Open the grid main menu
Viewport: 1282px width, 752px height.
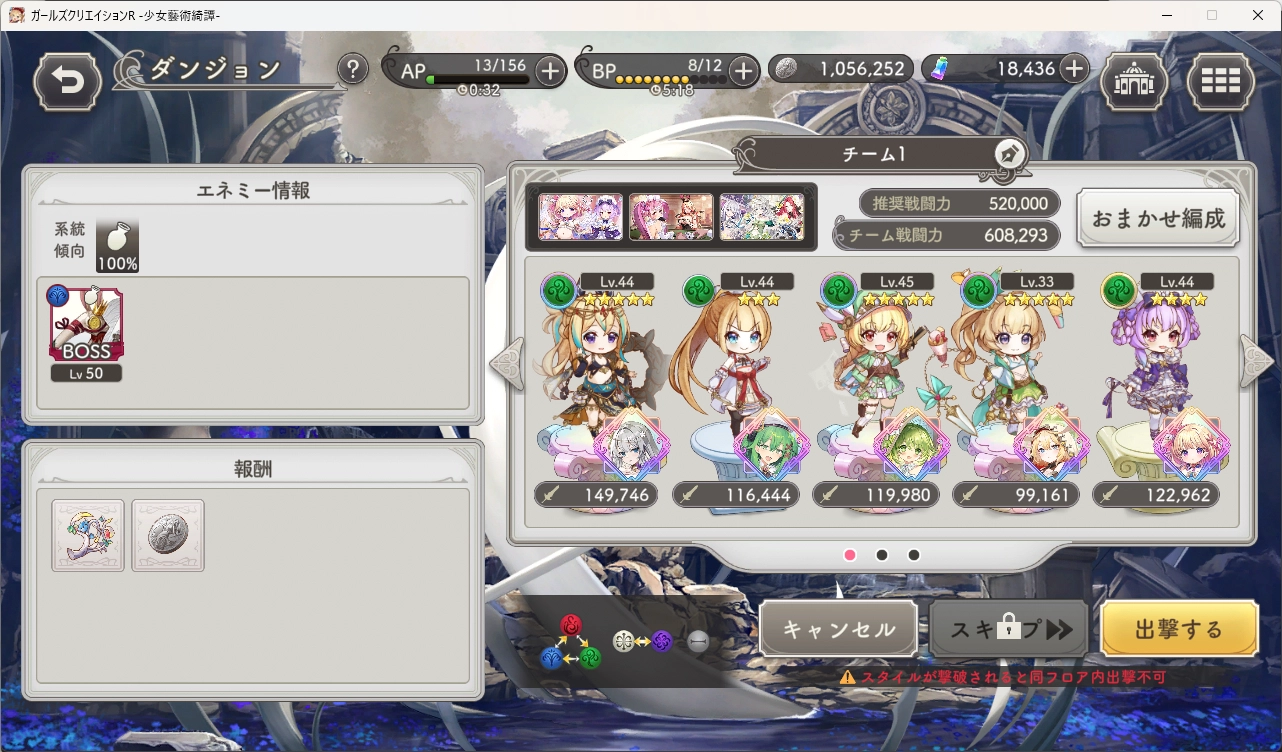pyautogui.click(x=1221, y=82)
